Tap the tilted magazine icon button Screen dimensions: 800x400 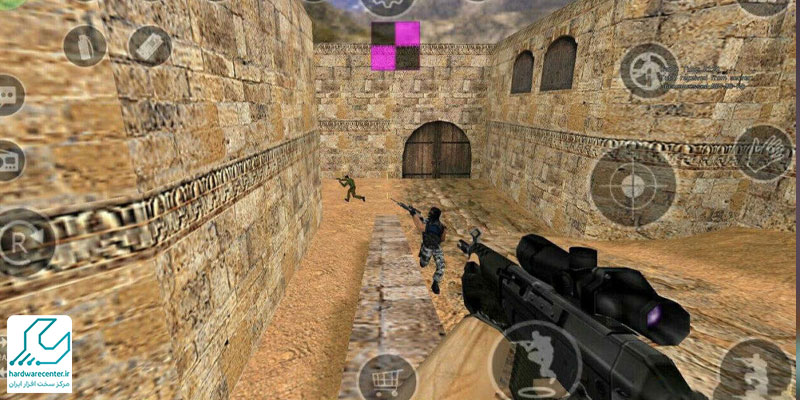pos(150,45)
